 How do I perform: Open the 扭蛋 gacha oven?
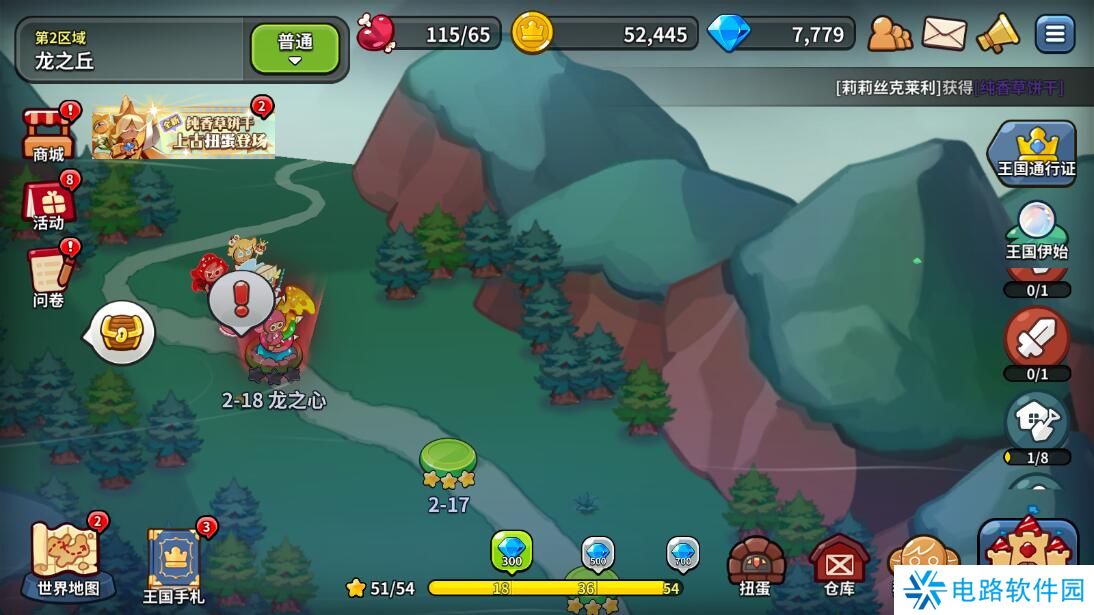[x=756, y=565]
